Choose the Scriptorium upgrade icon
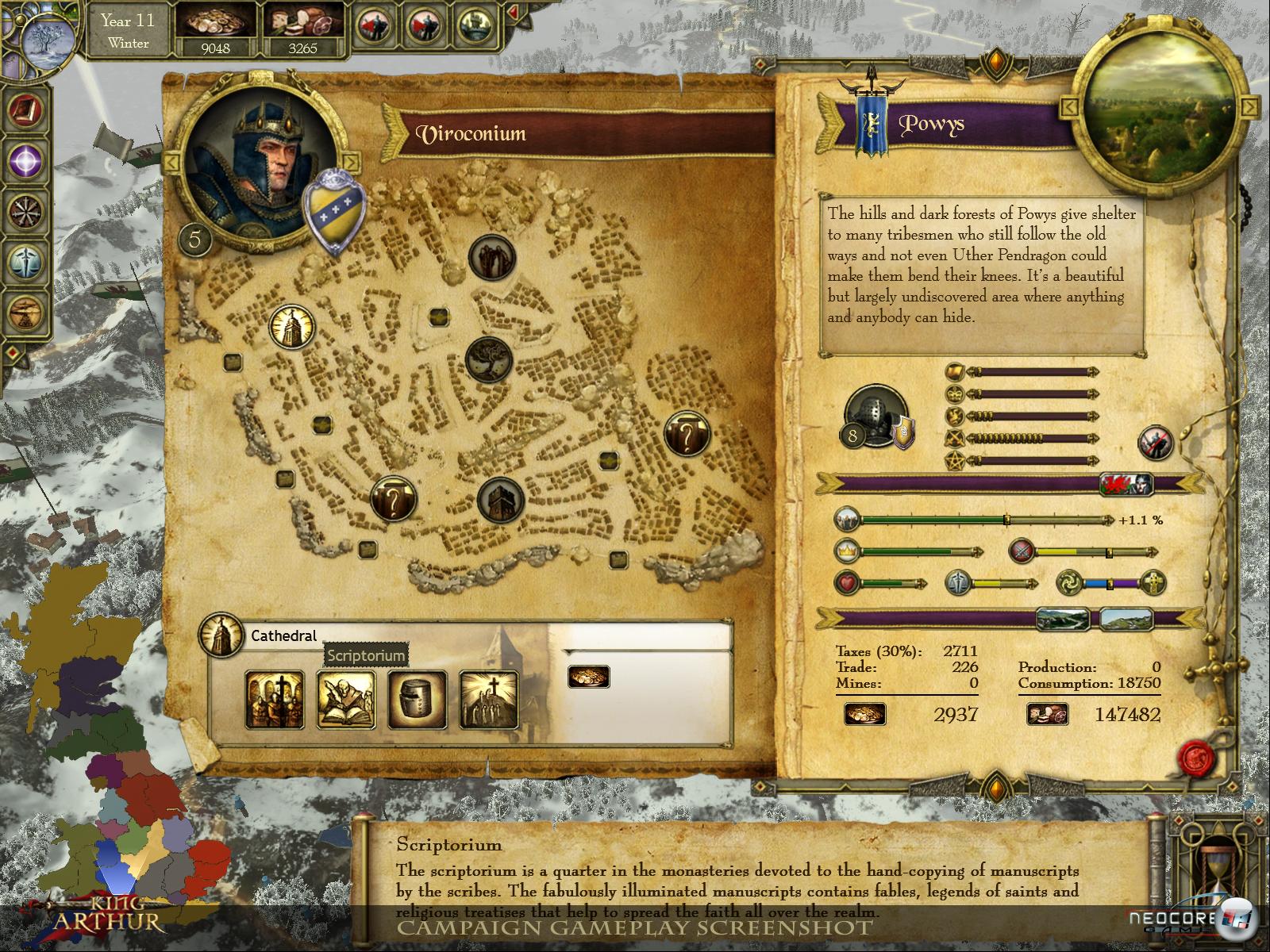The height and width of the screenshot is (952, 1270). (x=346, y=699)
